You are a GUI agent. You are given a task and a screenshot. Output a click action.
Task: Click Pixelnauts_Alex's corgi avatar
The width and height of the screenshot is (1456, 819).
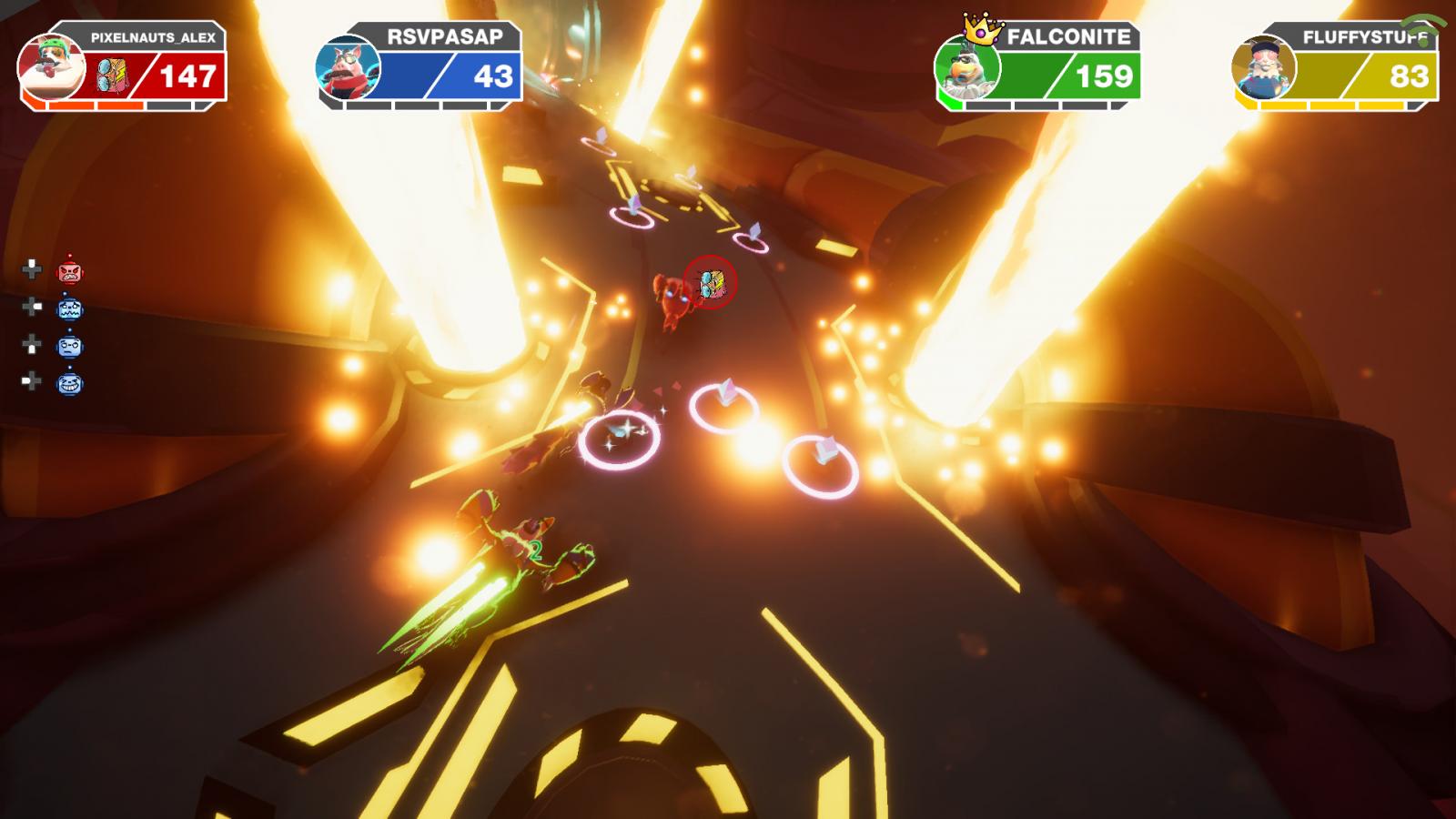point(51,66)
